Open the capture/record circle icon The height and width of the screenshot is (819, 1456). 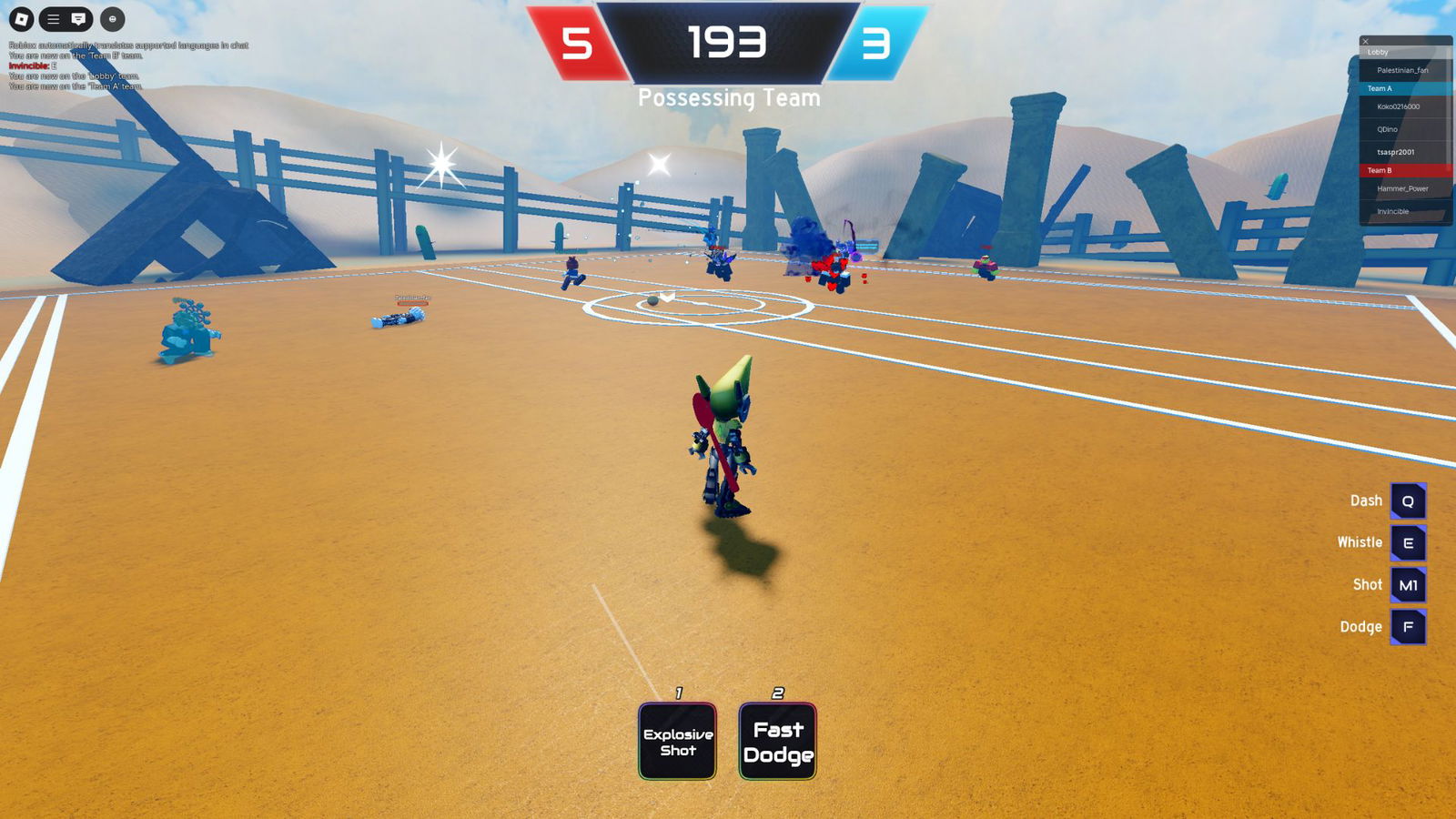110,17
